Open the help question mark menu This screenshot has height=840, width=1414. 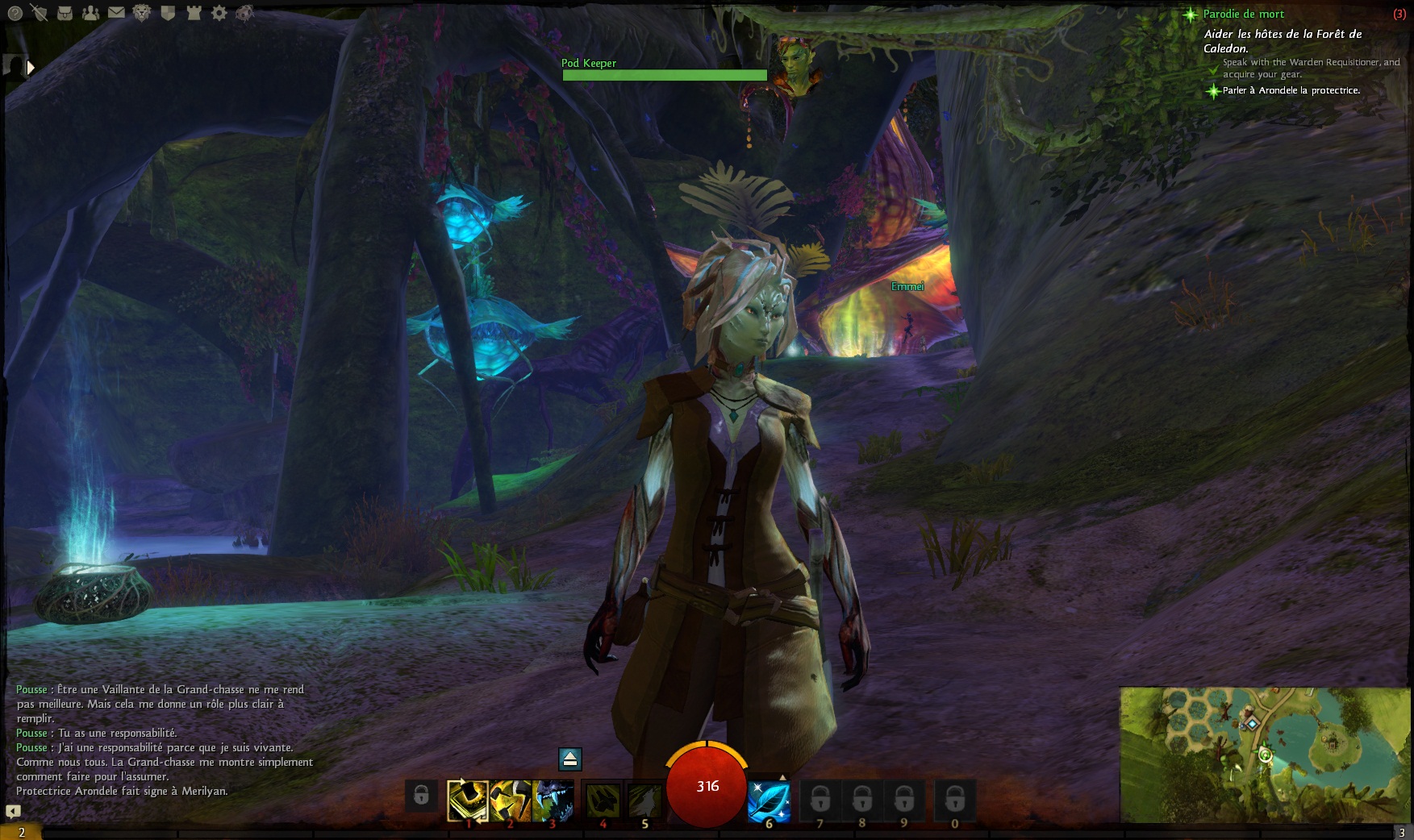(15, 13)
